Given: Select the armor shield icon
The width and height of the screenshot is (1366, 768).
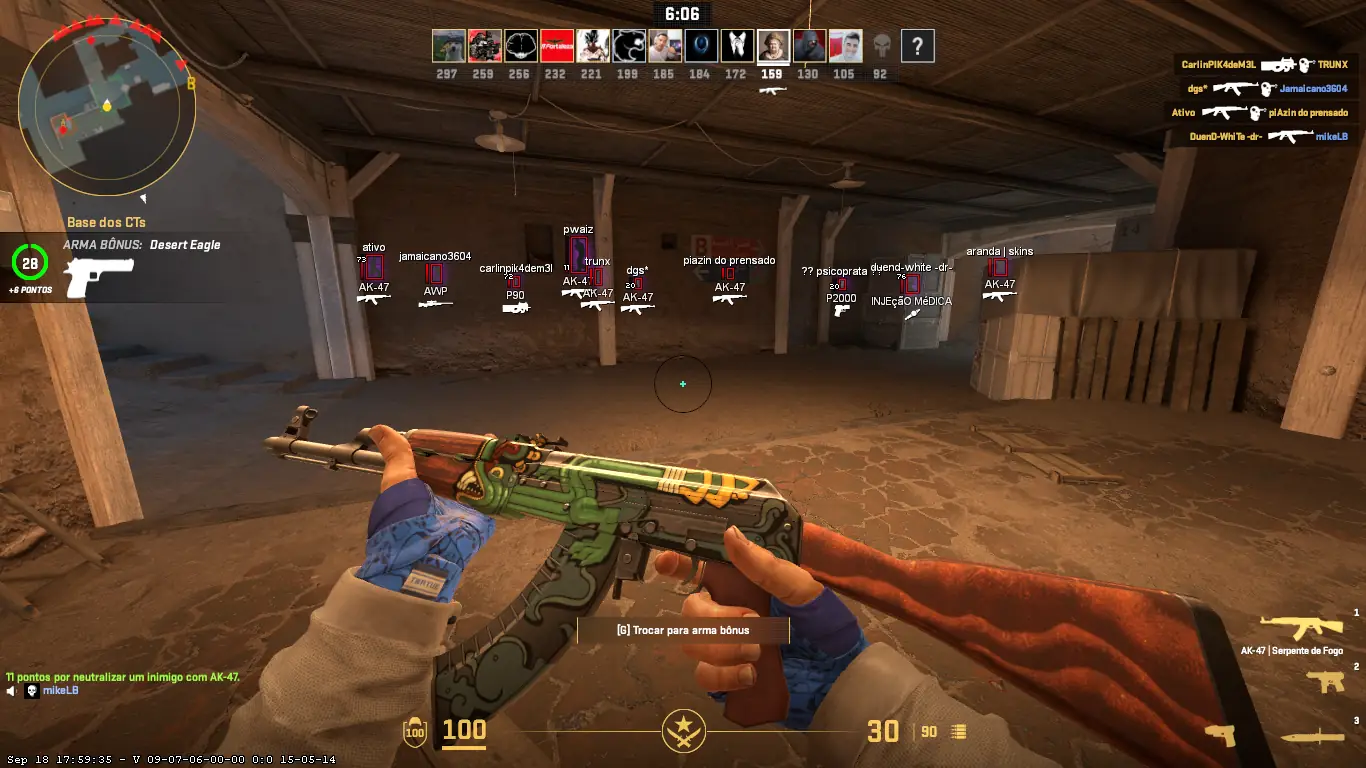Looking at the screenshot, I should 414,733.
